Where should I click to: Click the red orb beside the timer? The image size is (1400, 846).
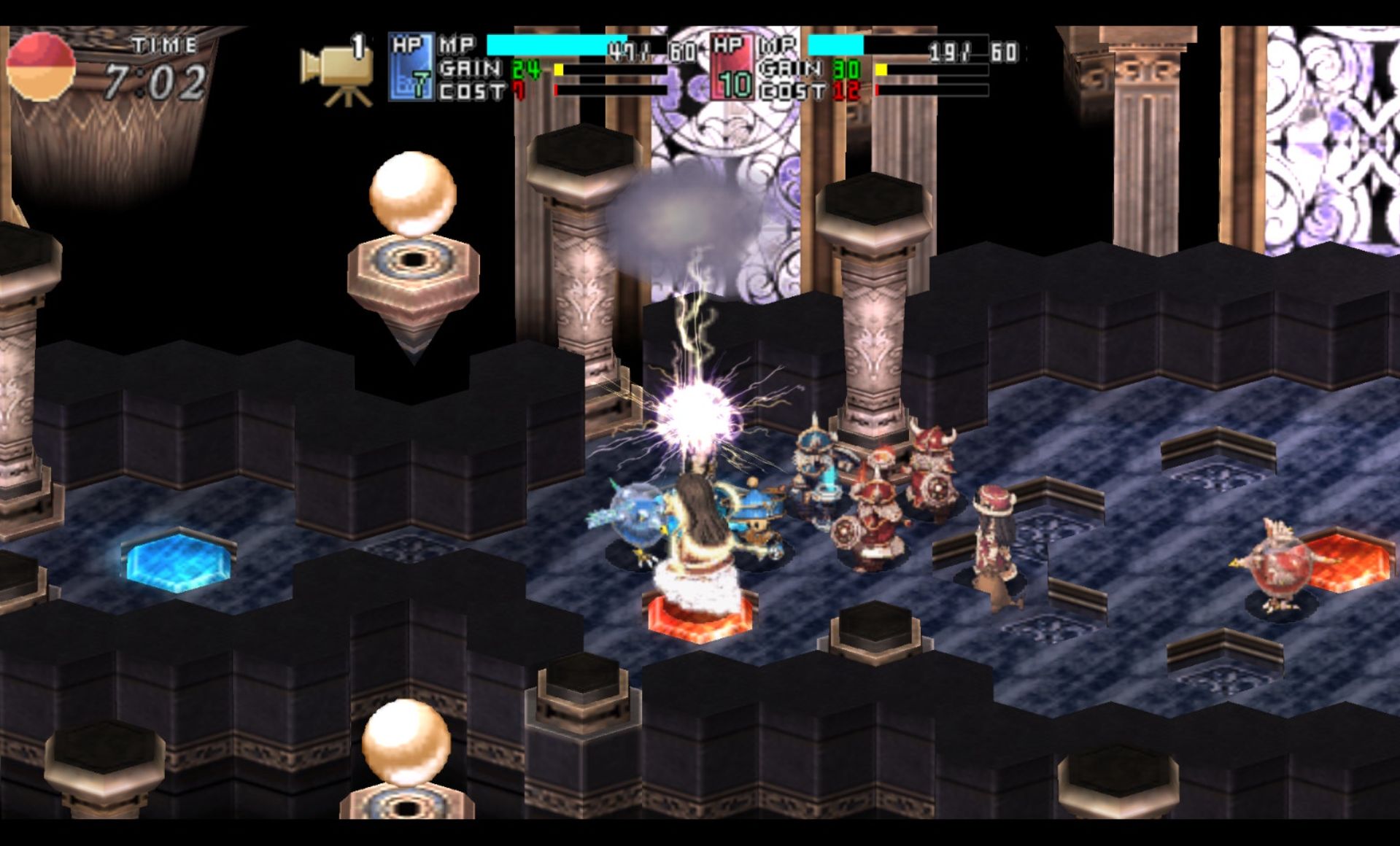[41, 66]
